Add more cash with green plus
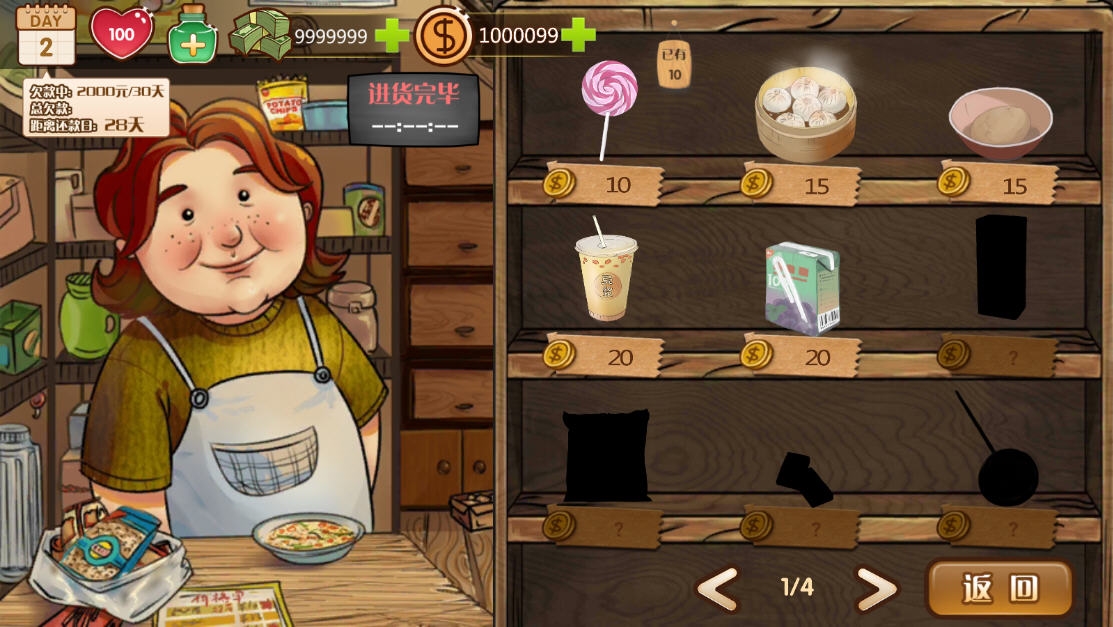The image size is (1113, 627). (x=391, y=36)
